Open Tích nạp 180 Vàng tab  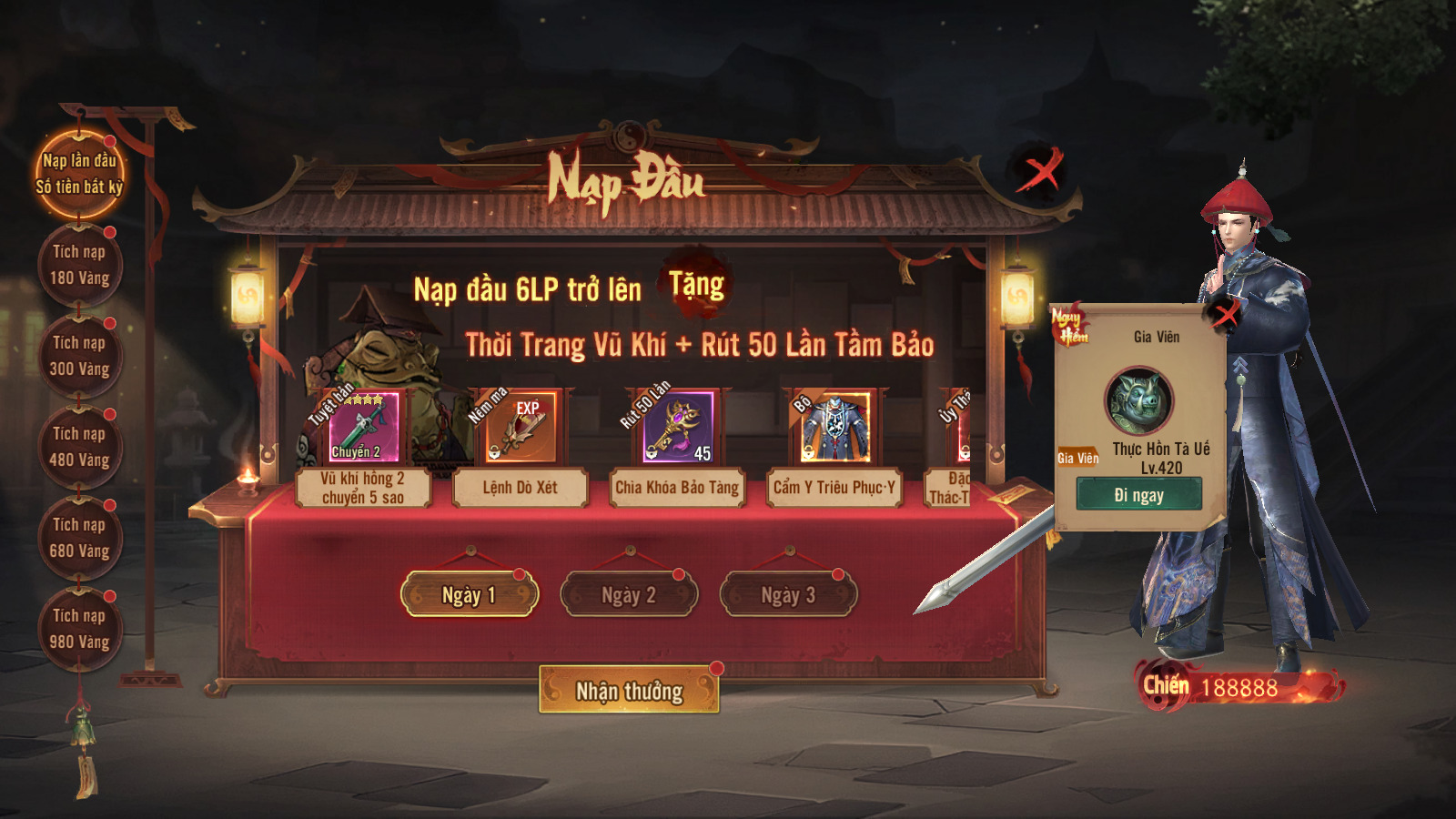pos(79,265)
